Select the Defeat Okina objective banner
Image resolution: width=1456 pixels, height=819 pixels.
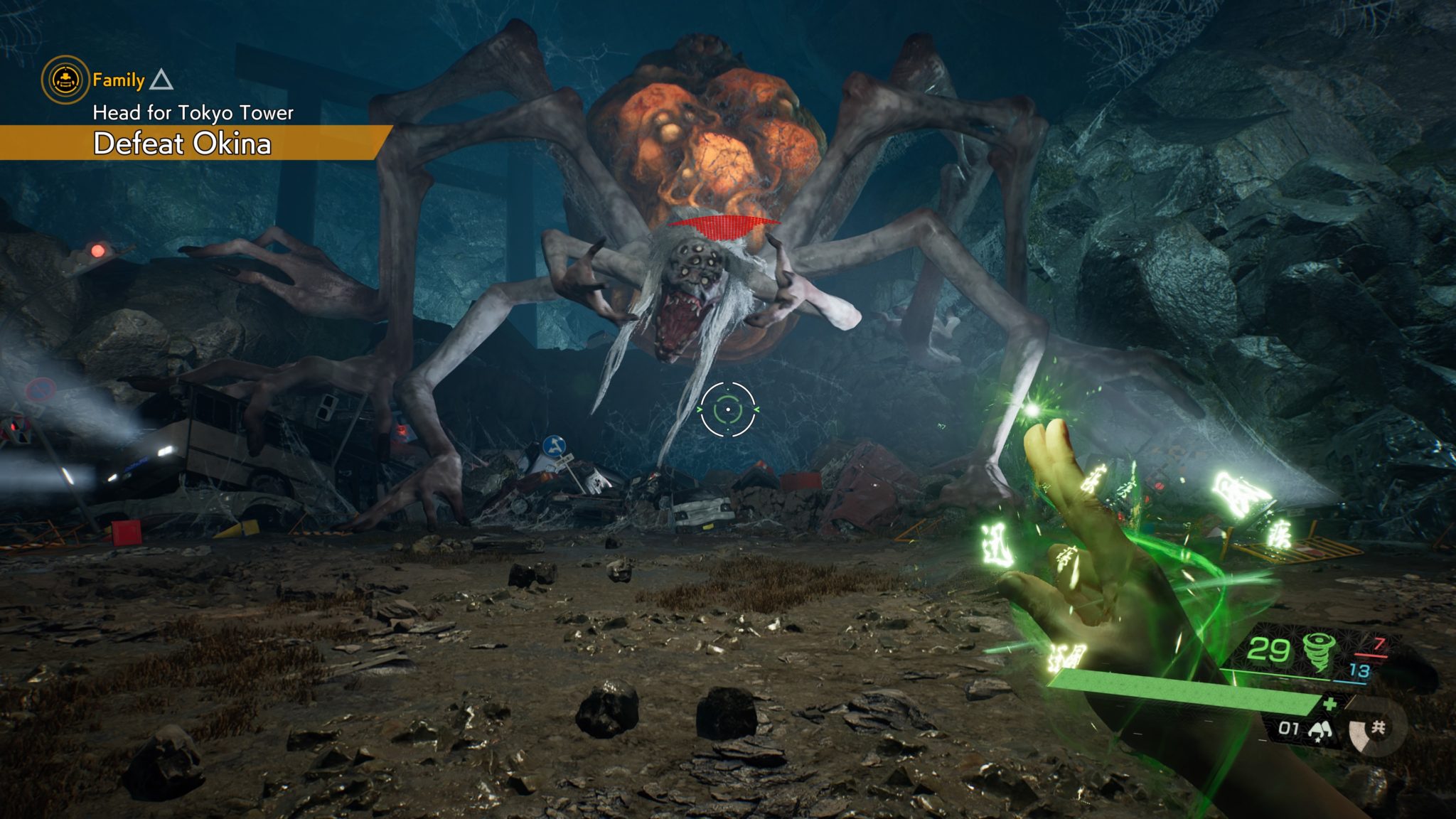tap(185, 144)
